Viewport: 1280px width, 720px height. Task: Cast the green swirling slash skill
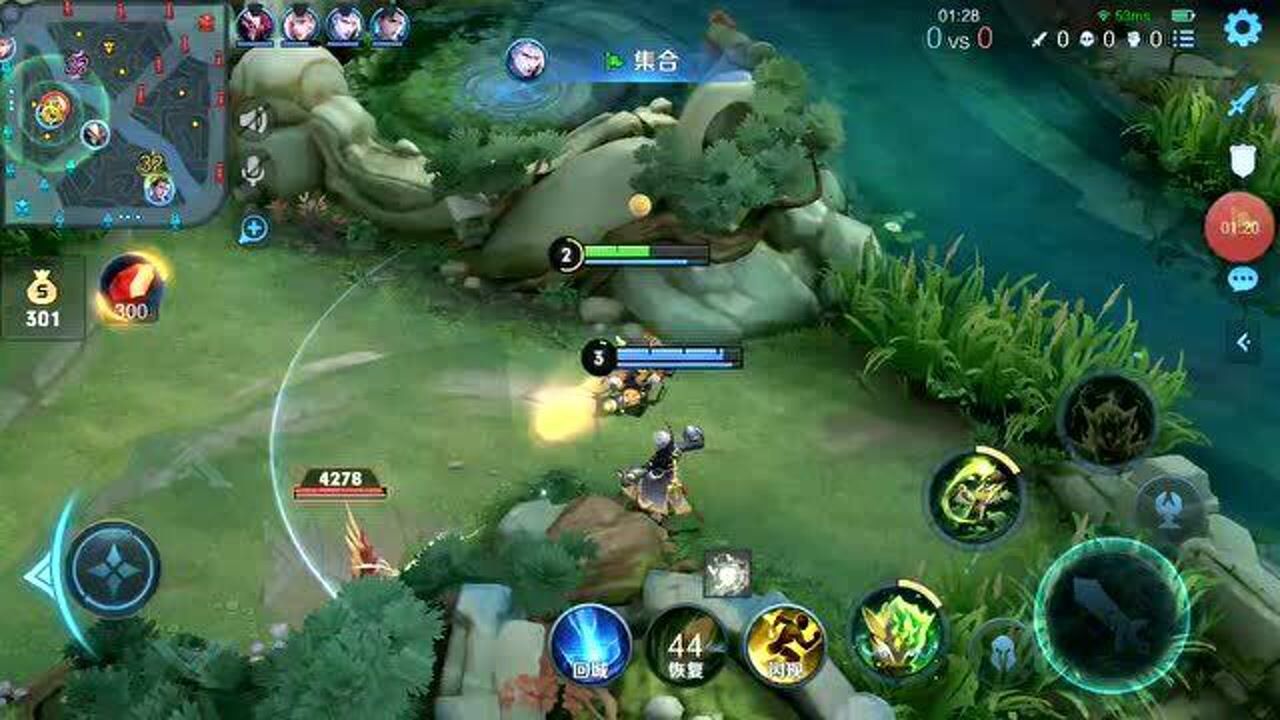click(x=975, y=497)
